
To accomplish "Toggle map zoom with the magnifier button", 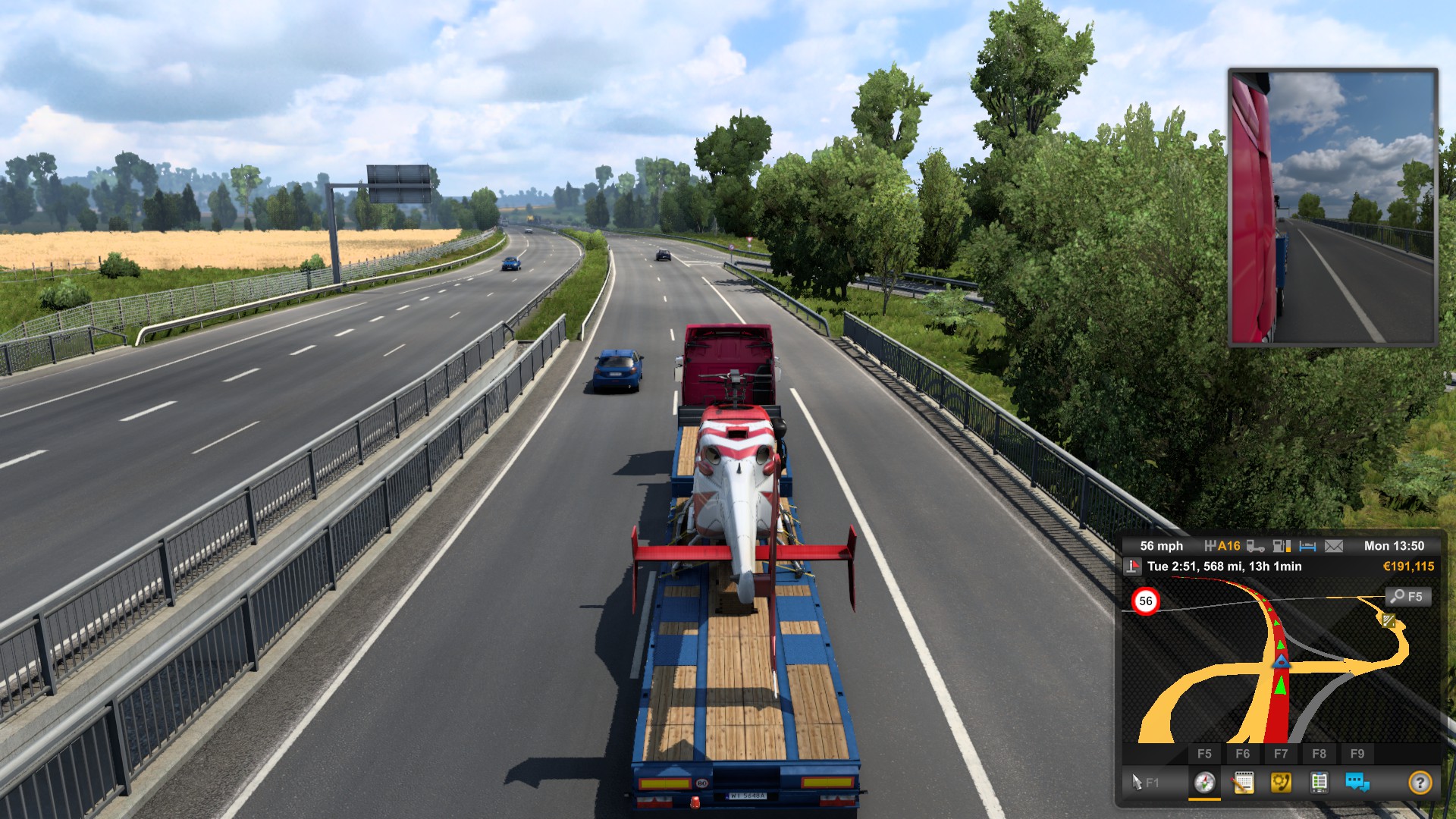I will tap(1407, 597).
